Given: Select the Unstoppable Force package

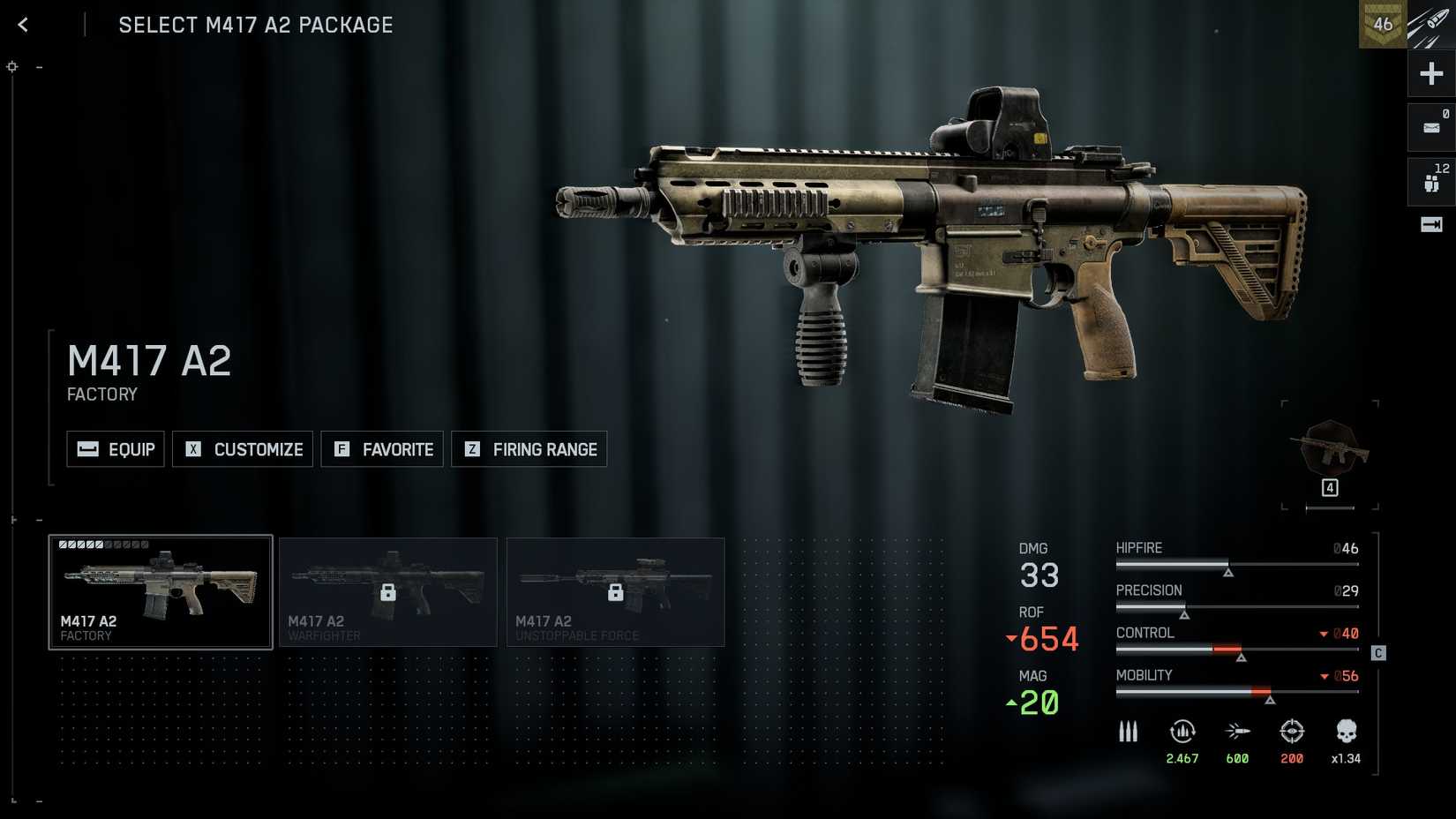Looking at the screenshot, I should click(x=616, y=591).
